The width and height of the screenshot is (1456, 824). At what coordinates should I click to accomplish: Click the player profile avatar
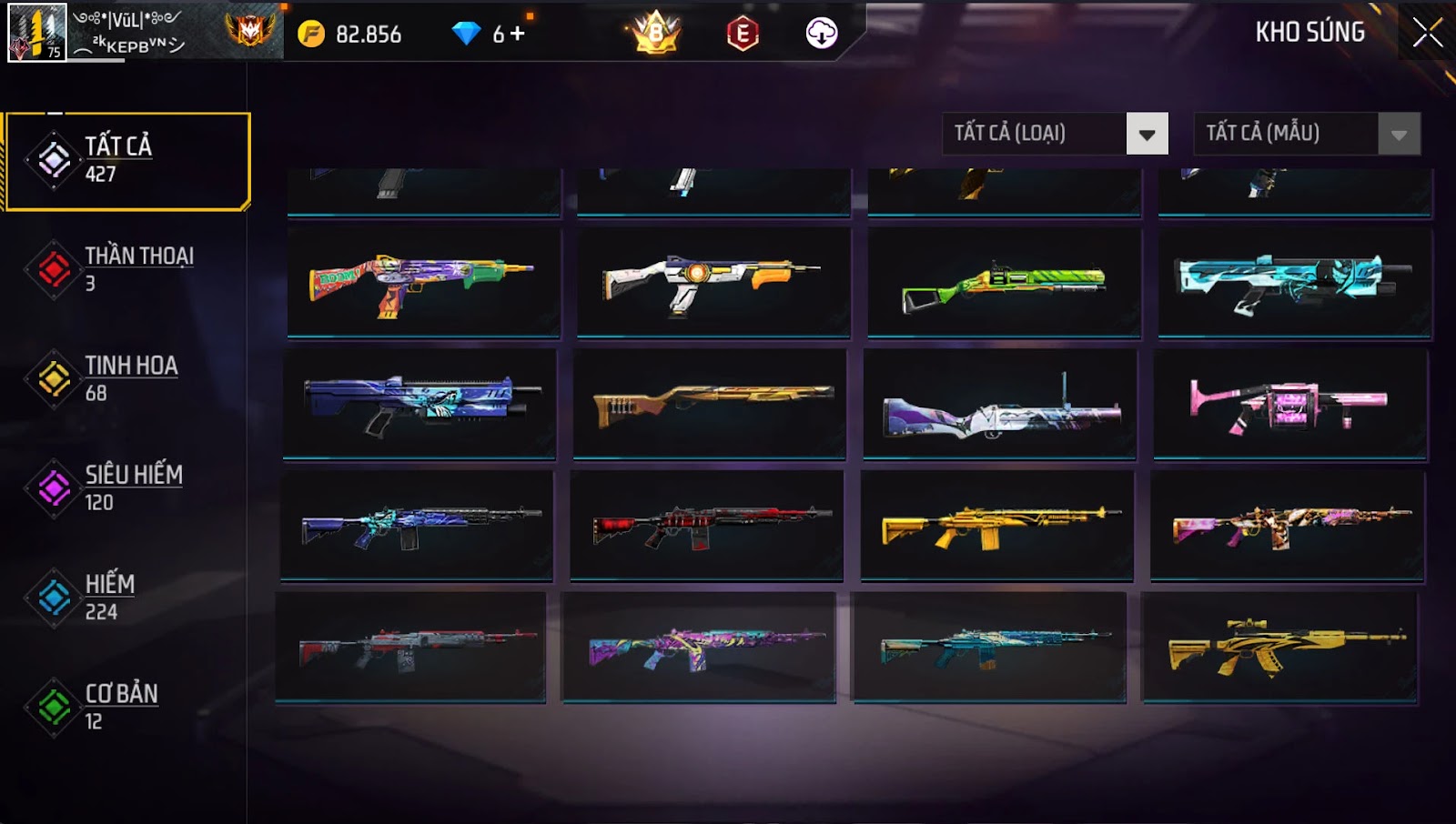pyautogui.click(x=37, y=33)
